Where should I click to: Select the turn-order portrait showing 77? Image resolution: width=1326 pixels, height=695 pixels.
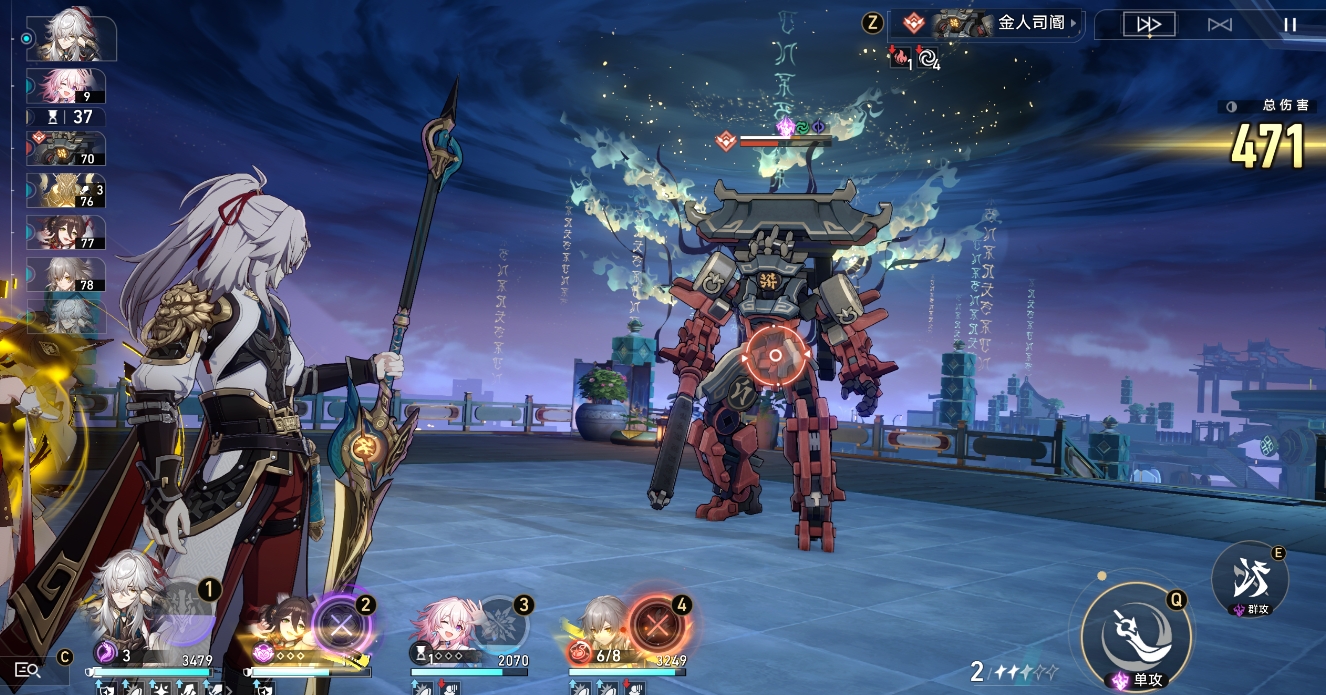pos(66,232)
